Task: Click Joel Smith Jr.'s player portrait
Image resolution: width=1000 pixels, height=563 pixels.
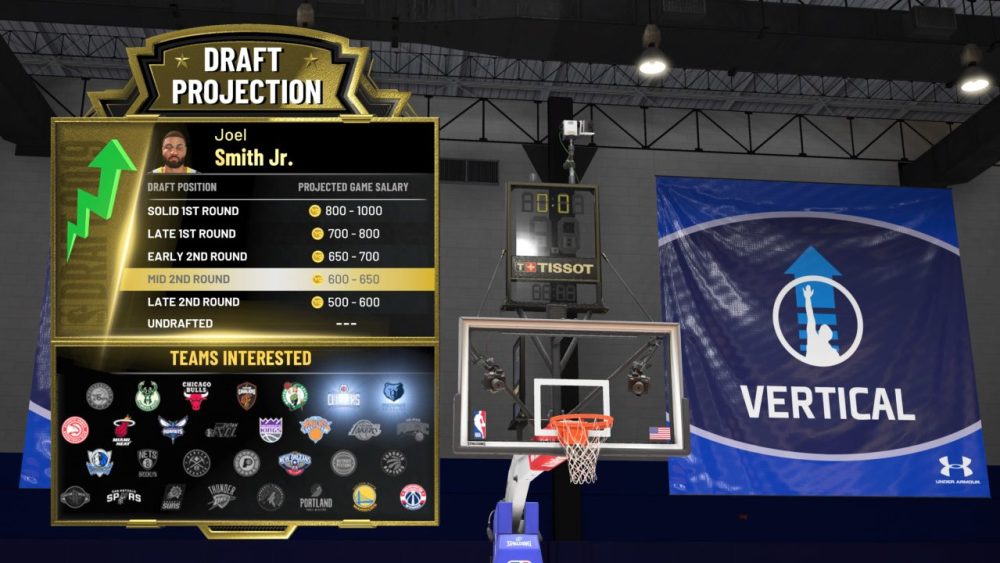Action: coord(175,150)
